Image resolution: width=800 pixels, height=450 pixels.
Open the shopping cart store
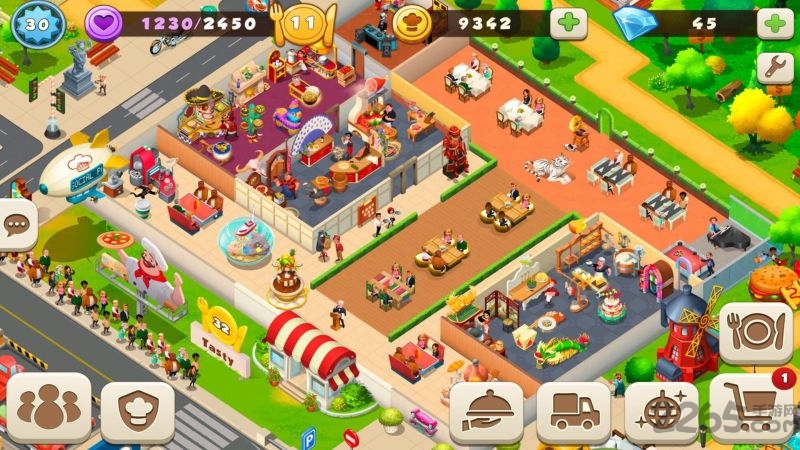coord(753,407)
